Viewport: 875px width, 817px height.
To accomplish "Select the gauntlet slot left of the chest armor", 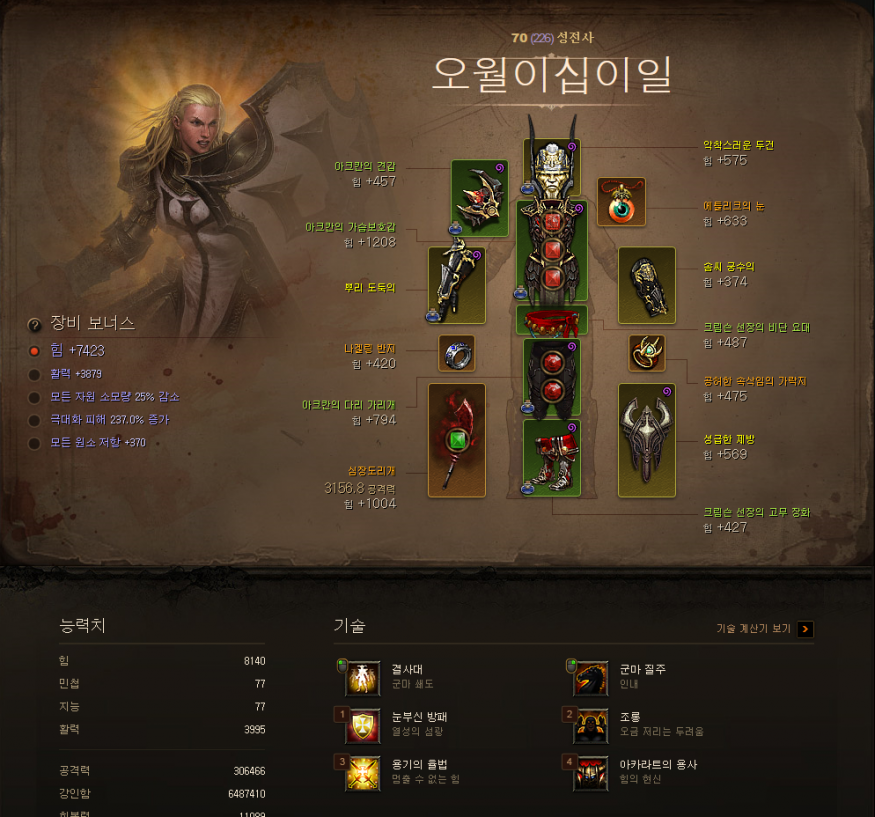I will tap(456, 284).
